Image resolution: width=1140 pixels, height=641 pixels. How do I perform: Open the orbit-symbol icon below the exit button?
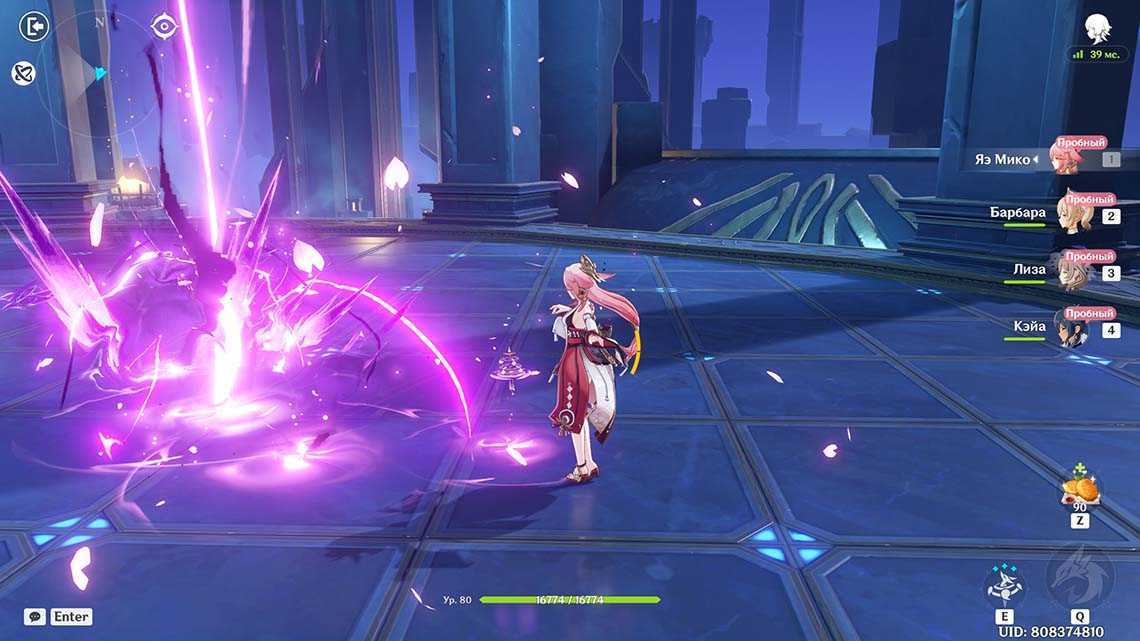tap(24, 73)
